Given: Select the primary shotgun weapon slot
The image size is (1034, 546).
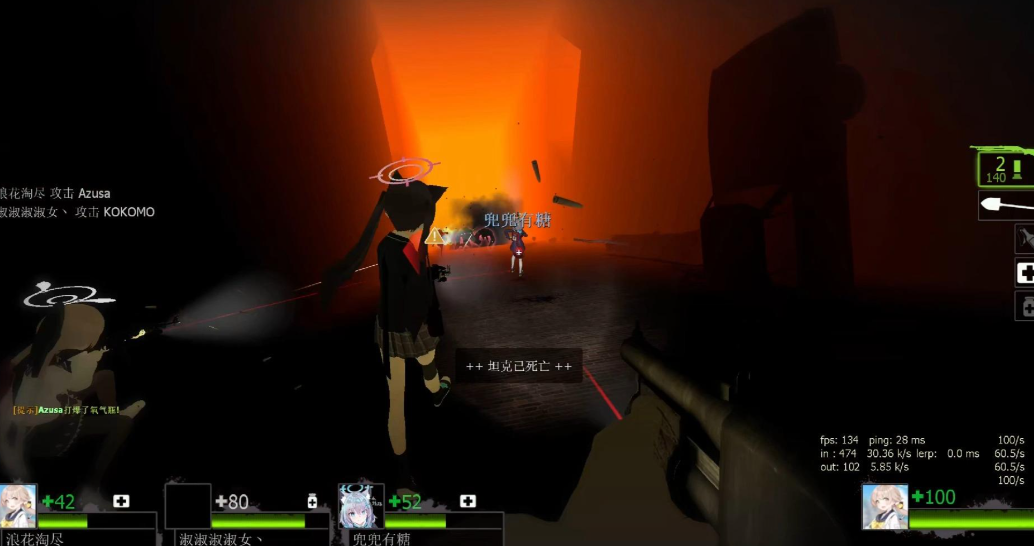Looking at the screenshot, I should pos(1004,167).
